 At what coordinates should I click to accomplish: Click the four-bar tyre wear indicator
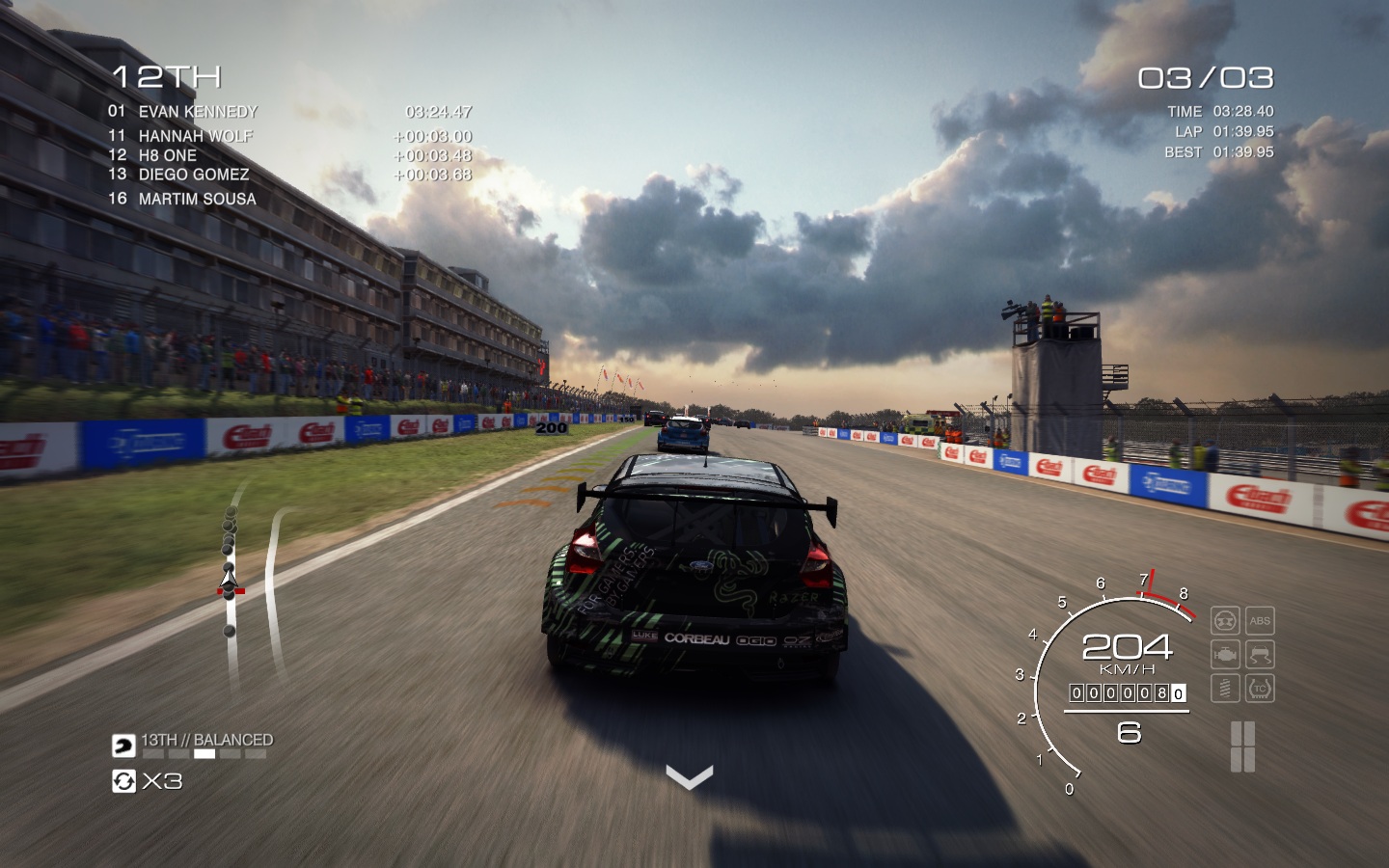1242,746
